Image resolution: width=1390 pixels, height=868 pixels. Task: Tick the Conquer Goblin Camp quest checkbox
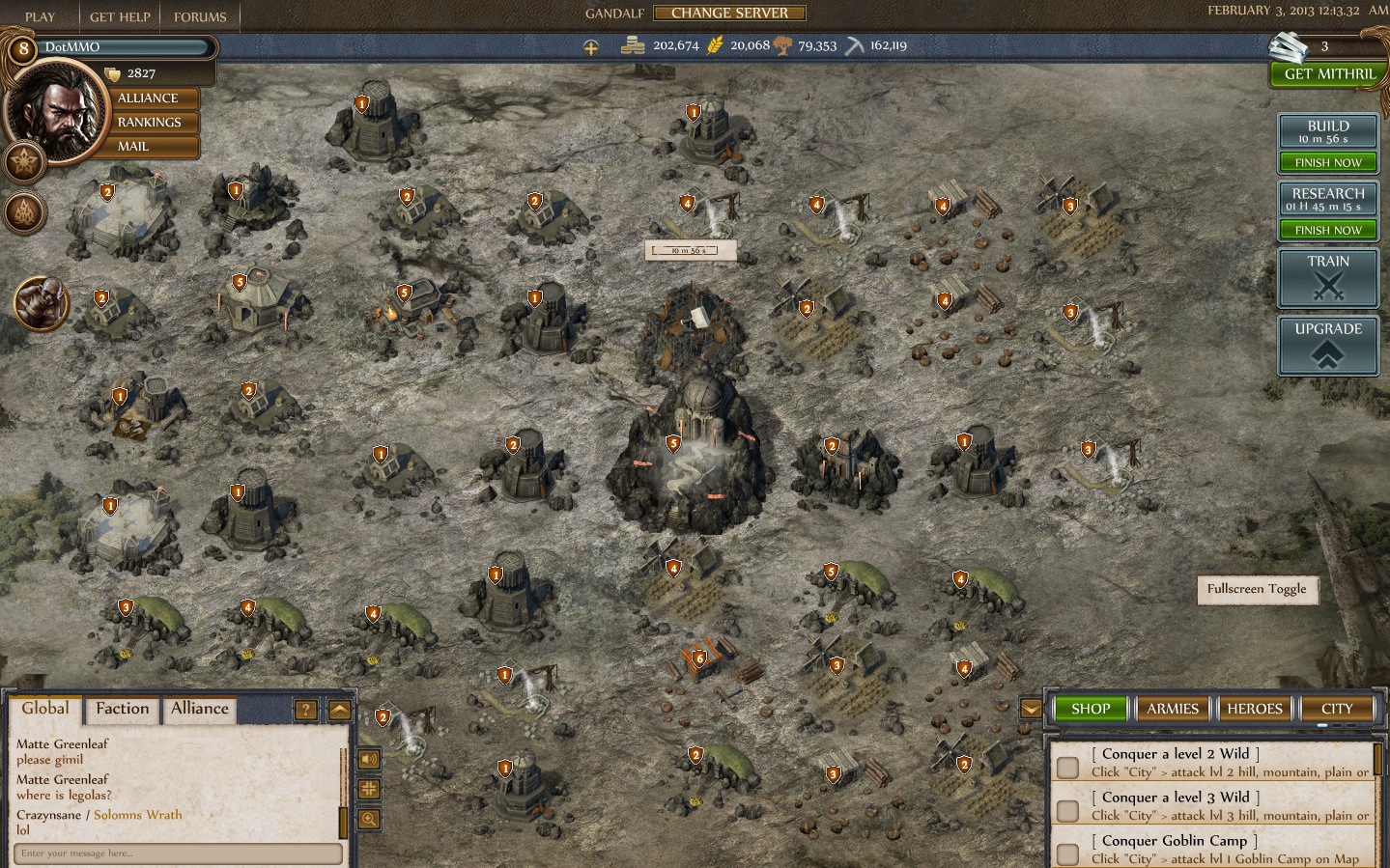click(1067, 854)
